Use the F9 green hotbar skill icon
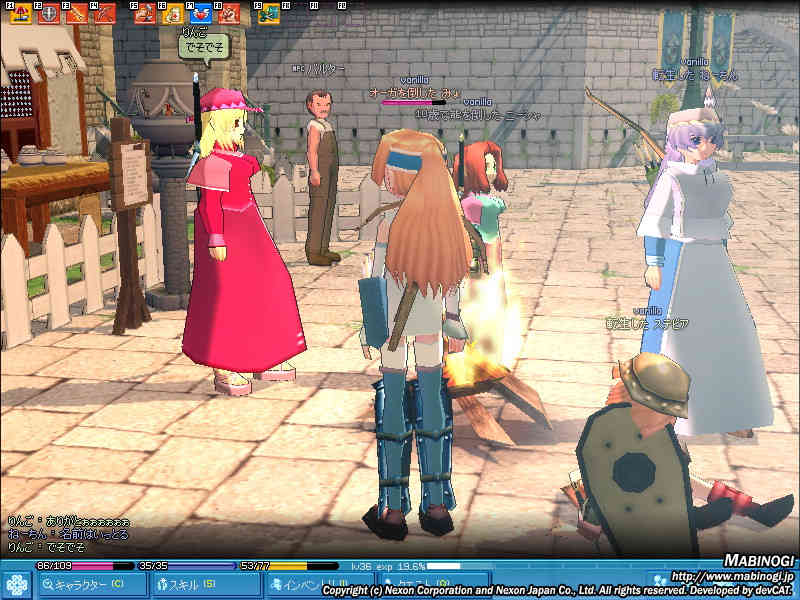 (268, 14)
